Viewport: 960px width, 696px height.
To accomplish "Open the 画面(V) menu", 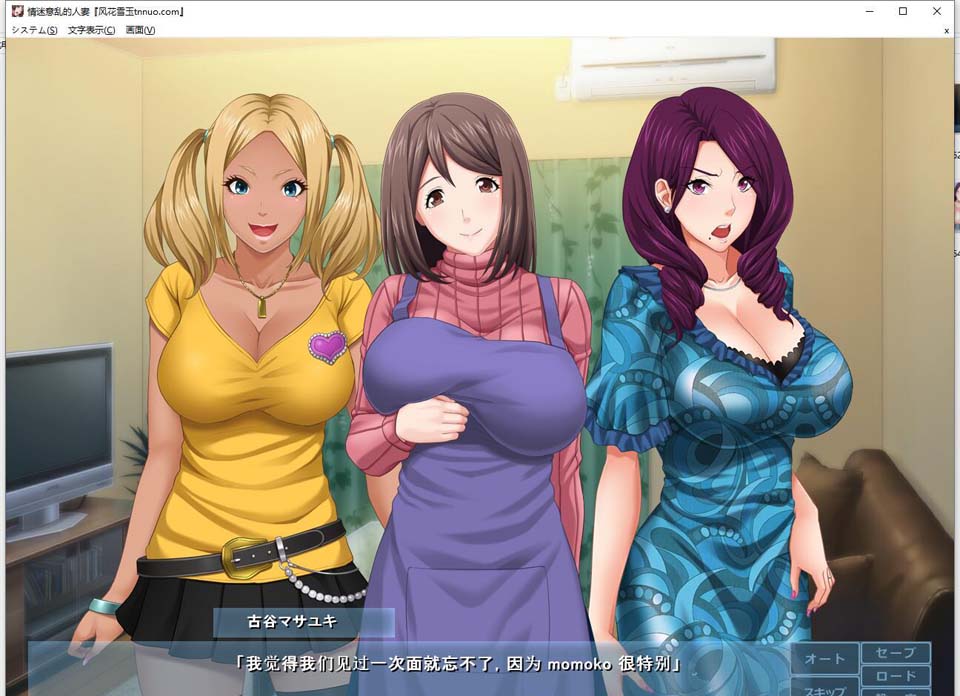I will (140, 30).
